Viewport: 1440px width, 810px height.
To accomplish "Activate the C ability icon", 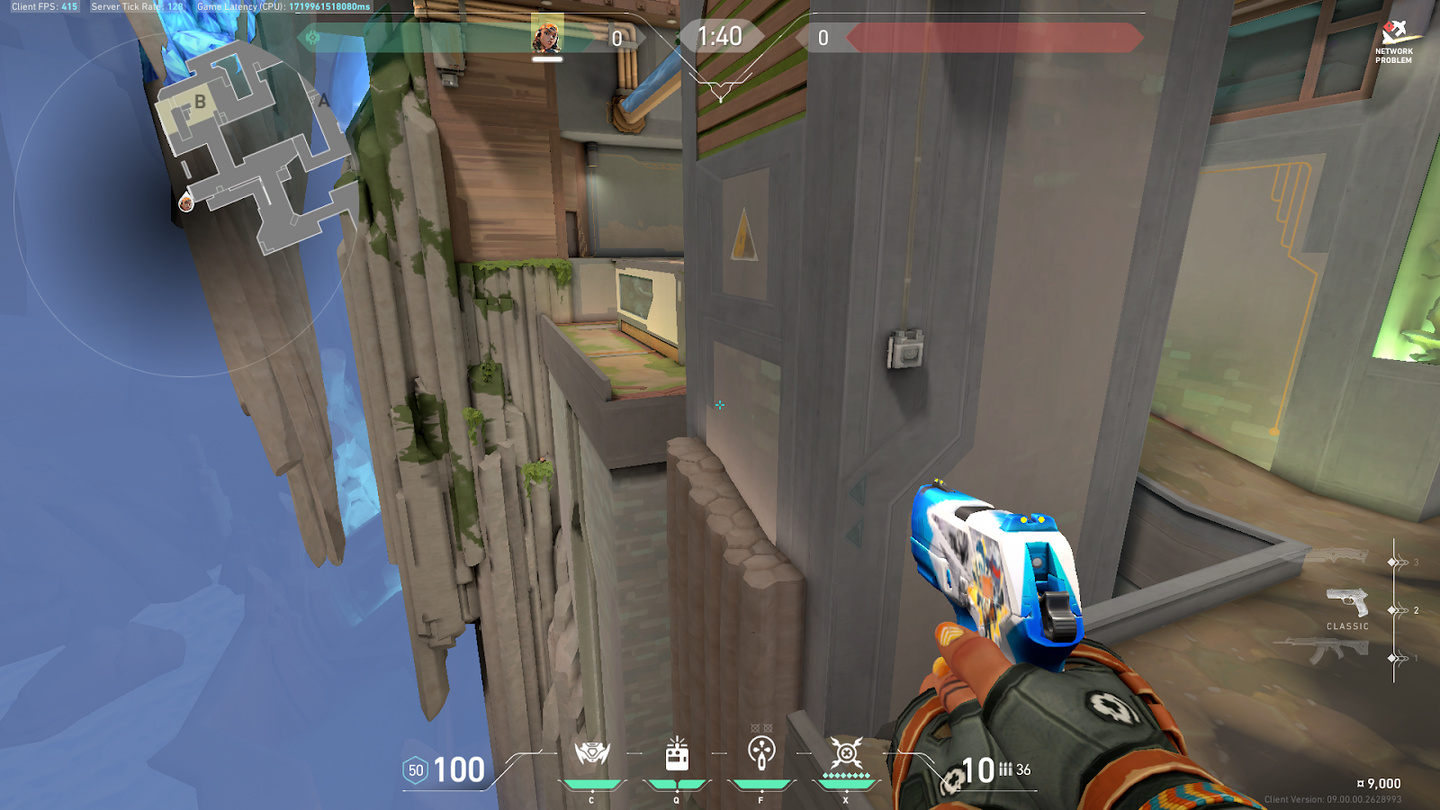I will click(x=592, y=754).
